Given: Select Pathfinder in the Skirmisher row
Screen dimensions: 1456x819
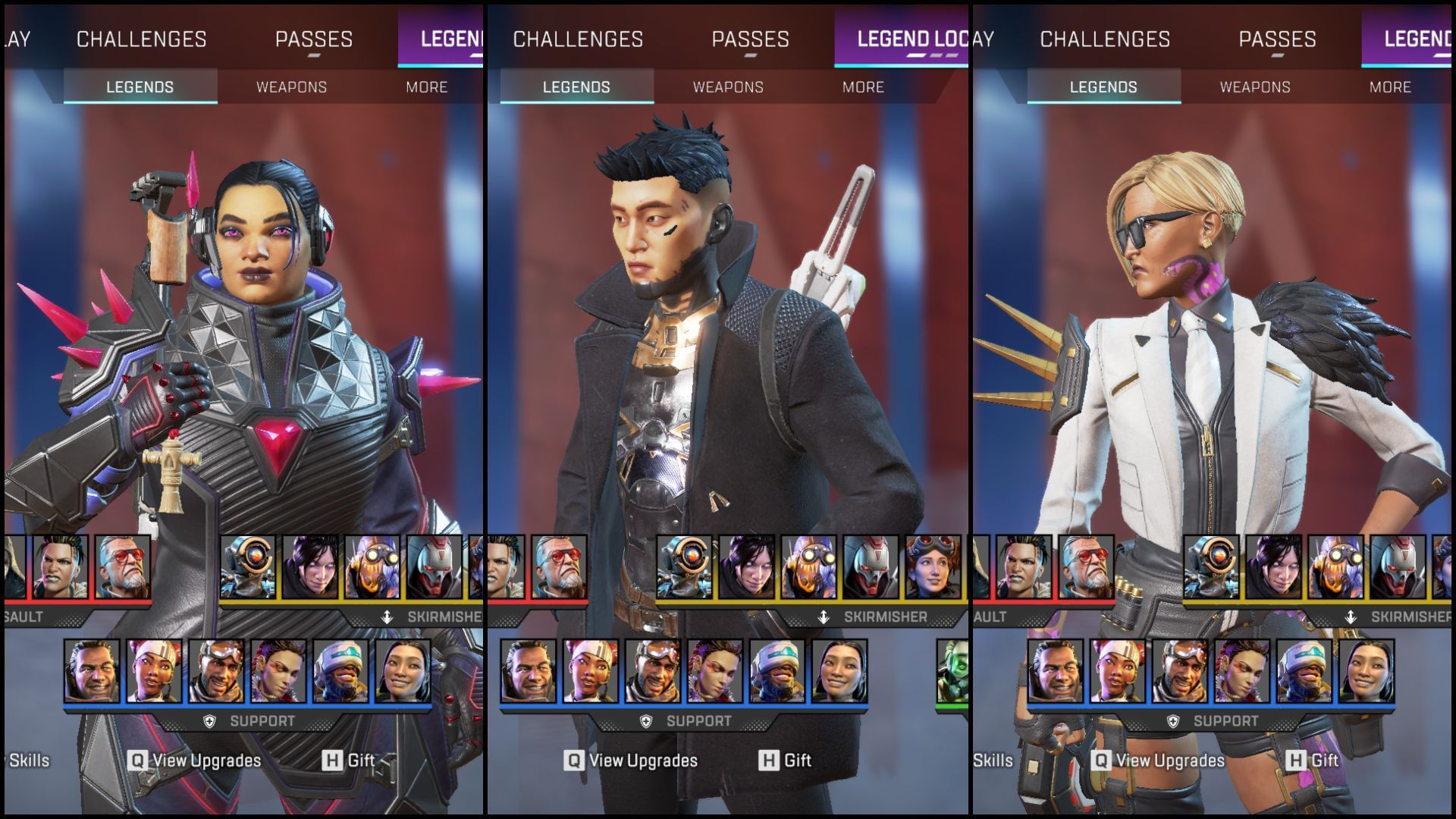Looking at the screenshot, I should (683, 567).
